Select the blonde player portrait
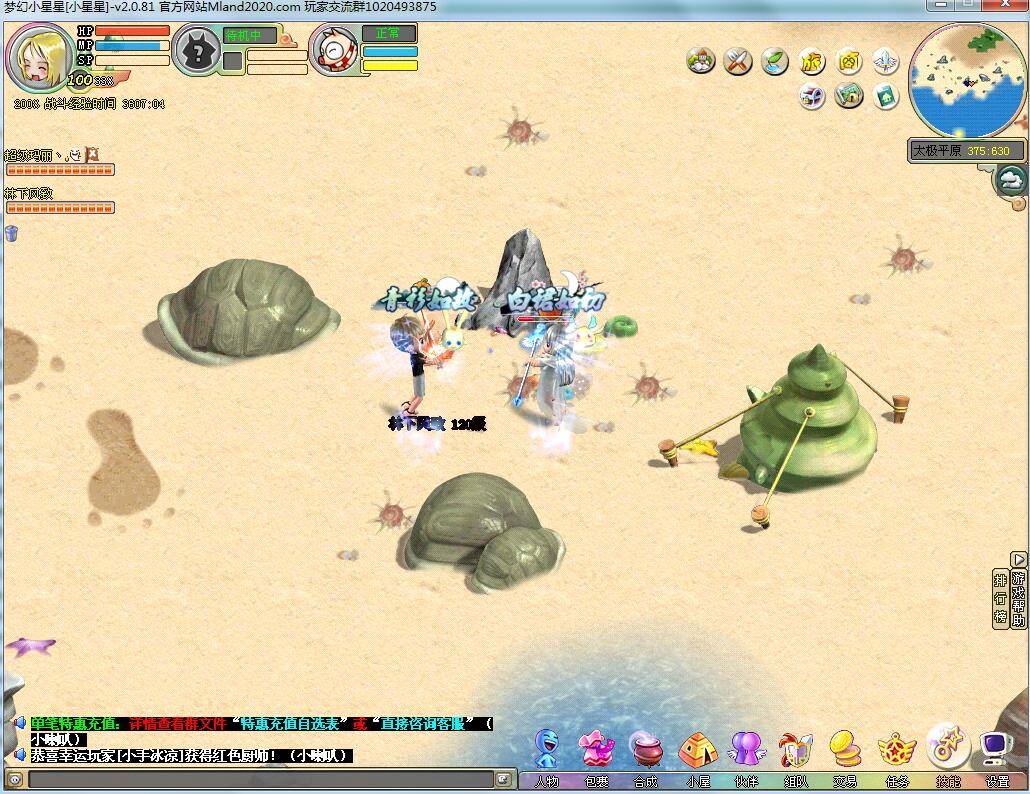This screenshot has height=794, width=1030. tap(40, 57)
